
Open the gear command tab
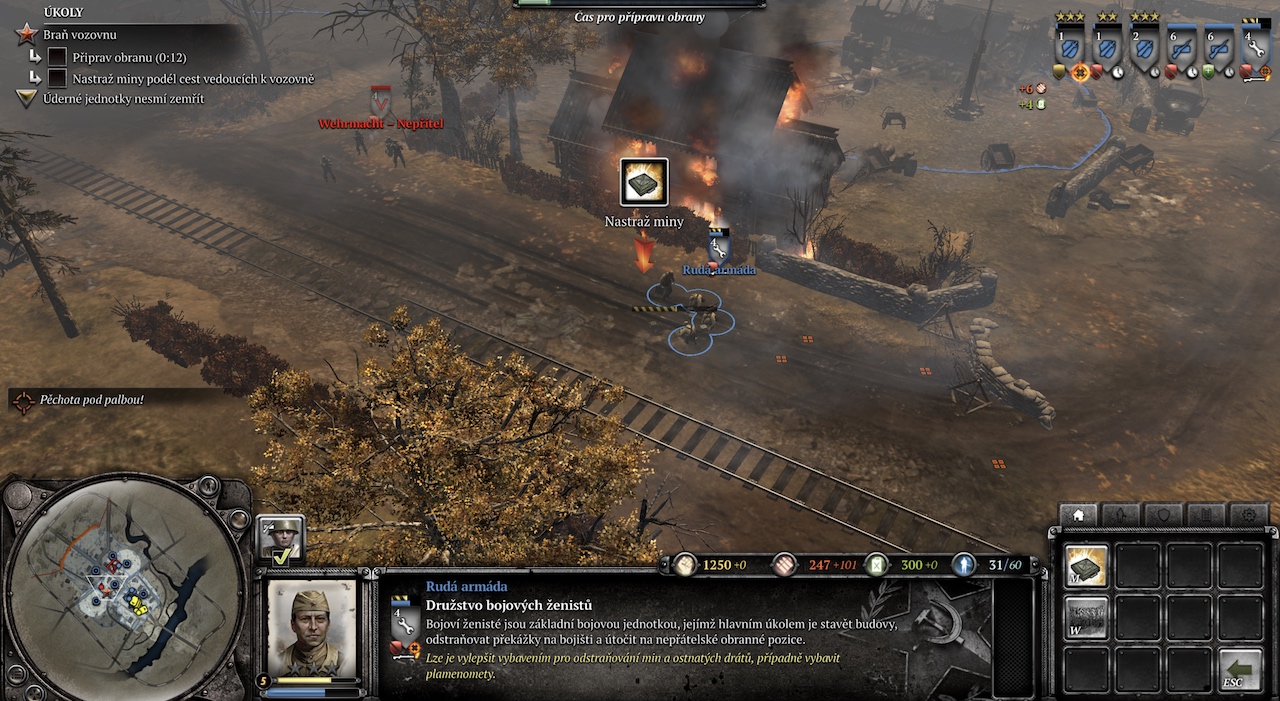pos(1248,515)
